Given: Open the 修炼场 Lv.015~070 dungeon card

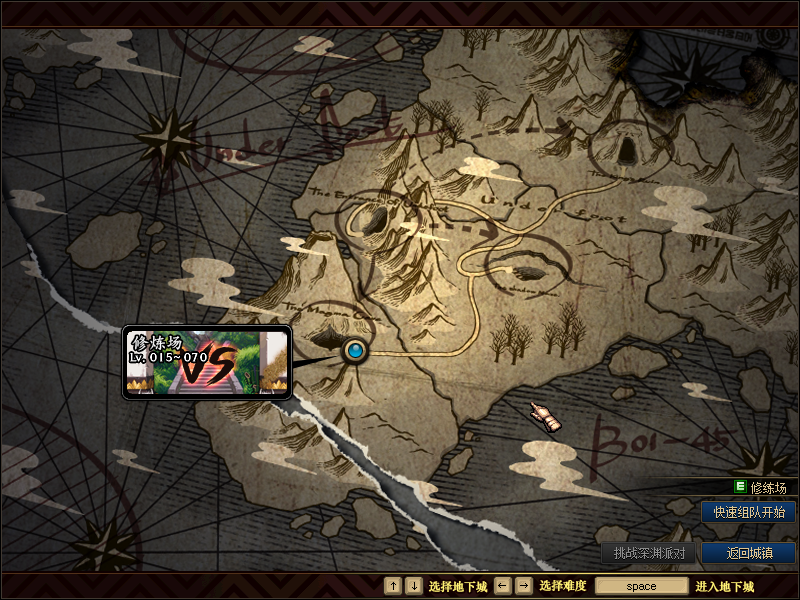Looking at the screenshot, I should point(207,363).
